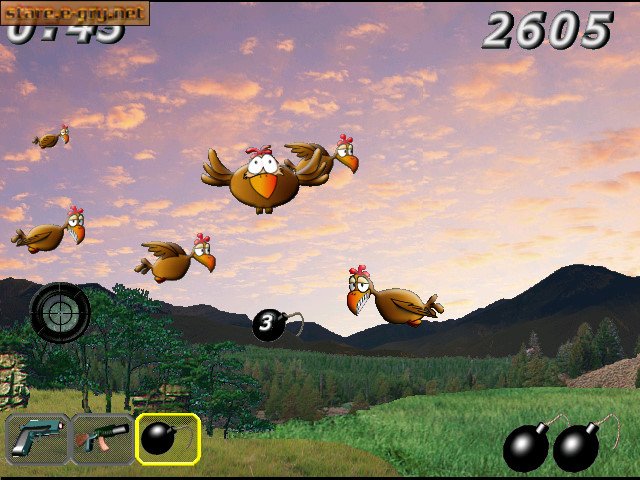This screenshot has height=480, width=640.
Task: Switch to the assault rifle weapon
Action: pos(102,439)
